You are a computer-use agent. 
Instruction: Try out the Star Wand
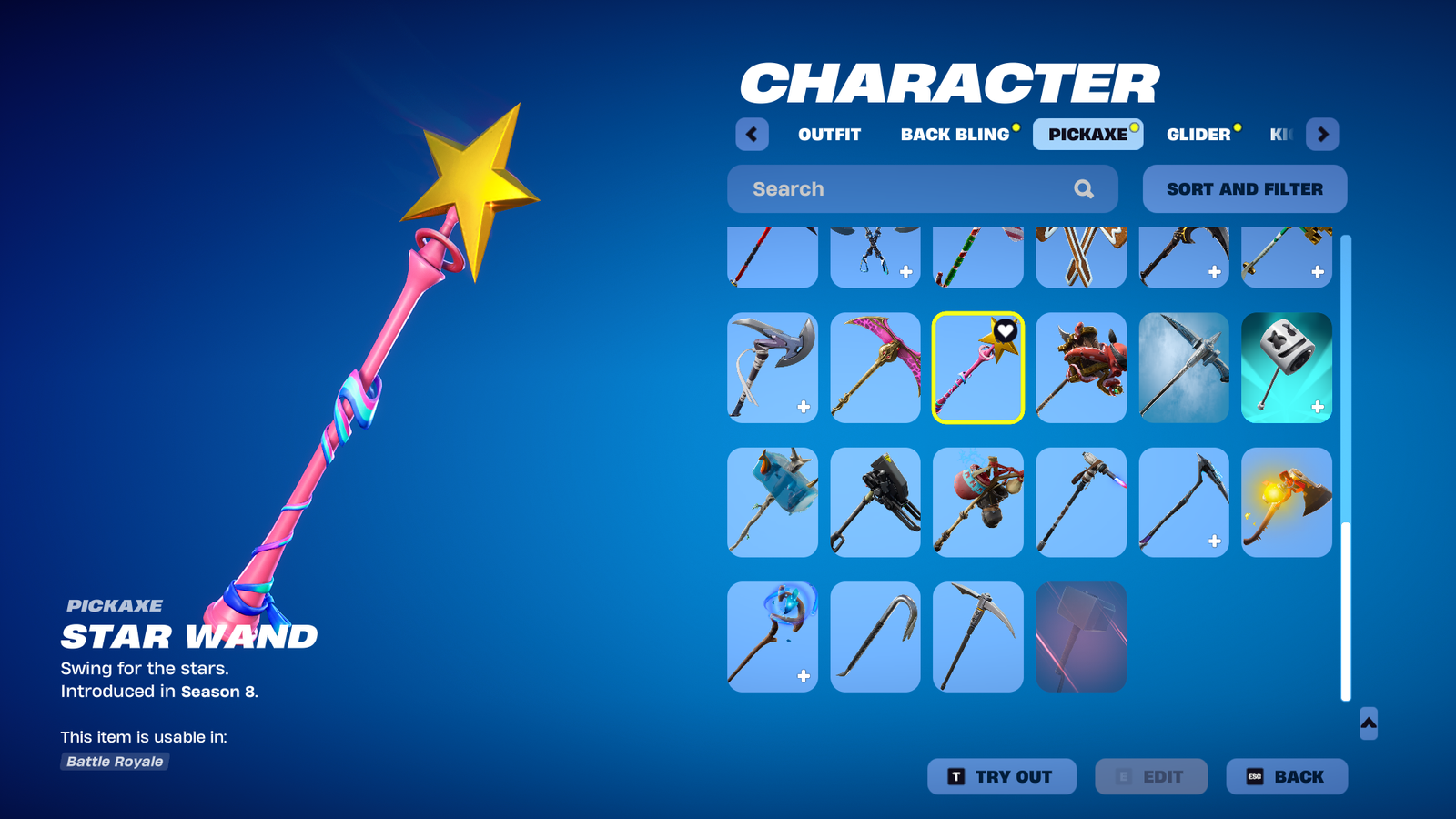tap(1001, 776)
